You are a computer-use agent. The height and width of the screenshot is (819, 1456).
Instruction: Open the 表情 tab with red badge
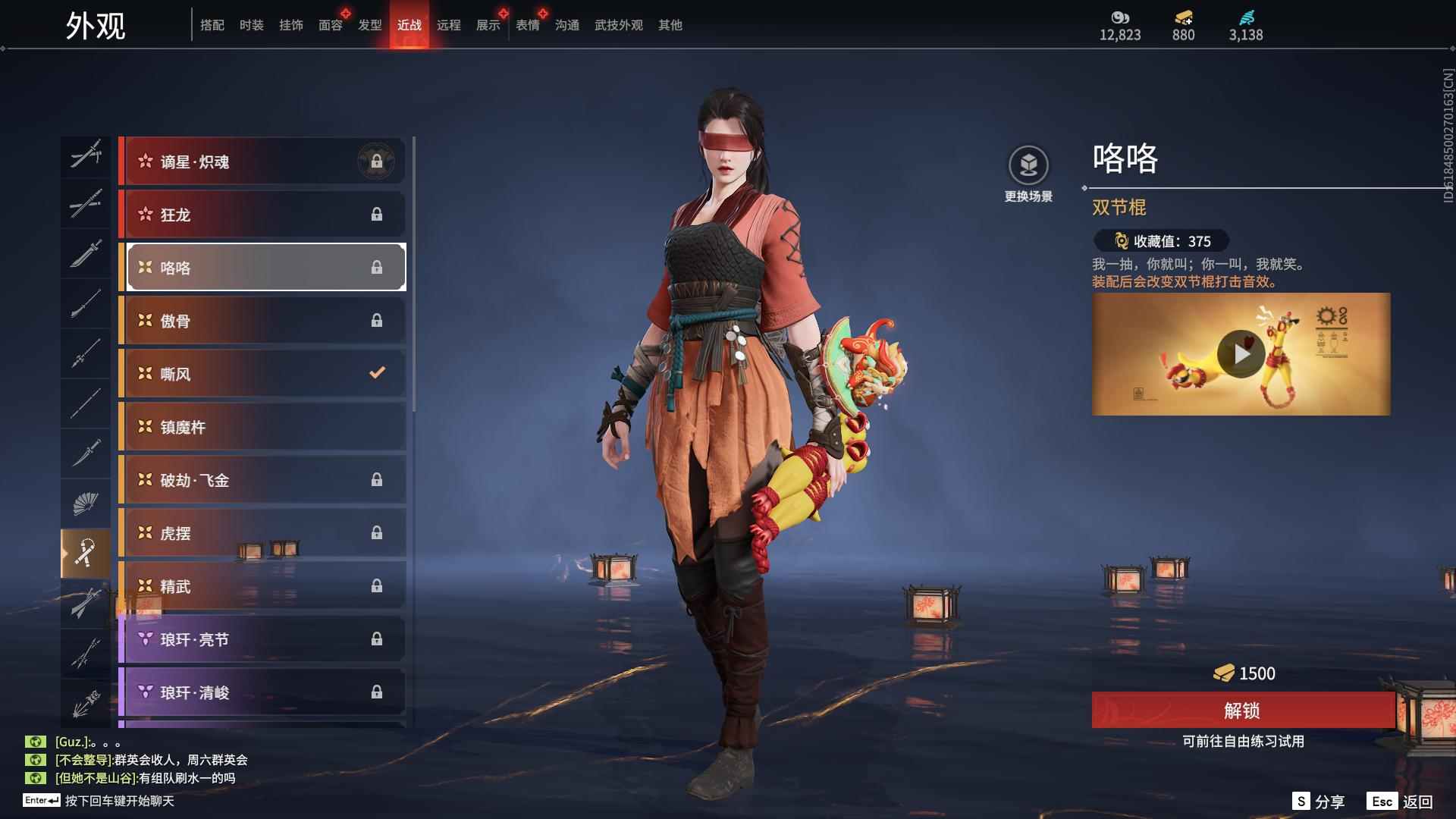pyautogui.click(x=526, y=25)
